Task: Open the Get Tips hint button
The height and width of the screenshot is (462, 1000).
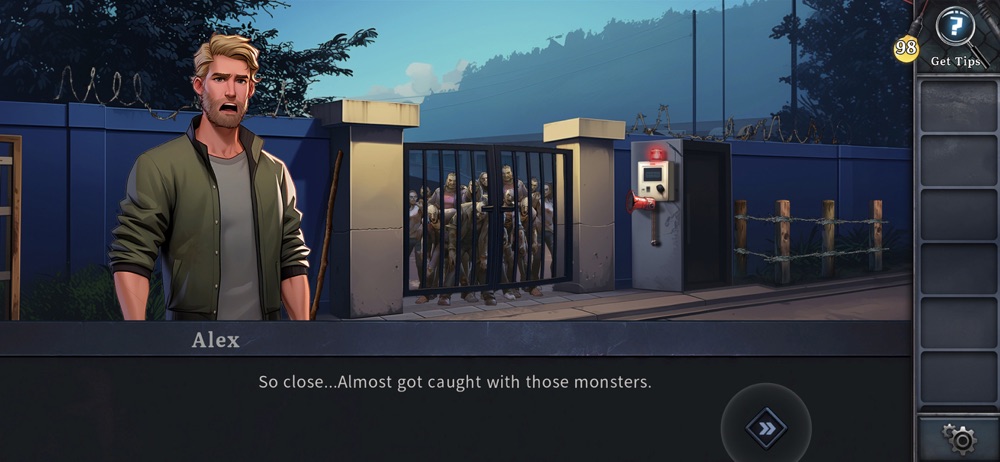Action: coord(957,30)
